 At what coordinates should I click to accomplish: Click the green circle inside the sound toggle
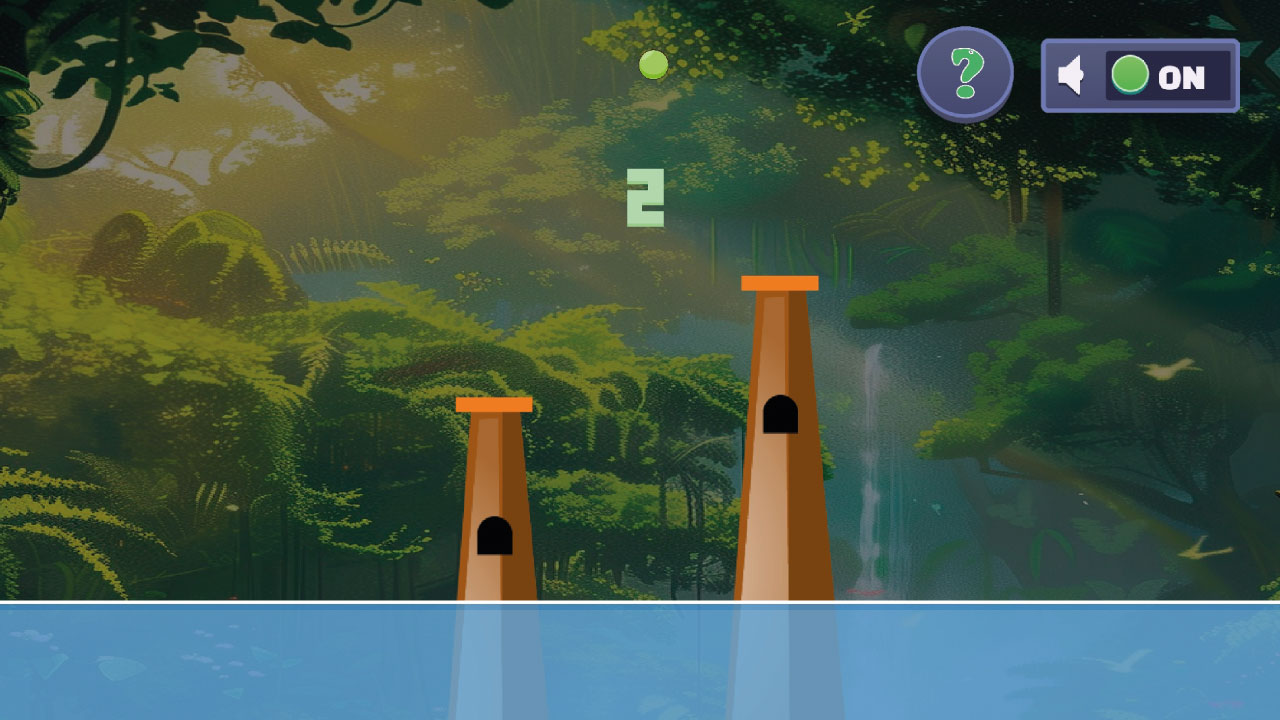click(1129, 74)
